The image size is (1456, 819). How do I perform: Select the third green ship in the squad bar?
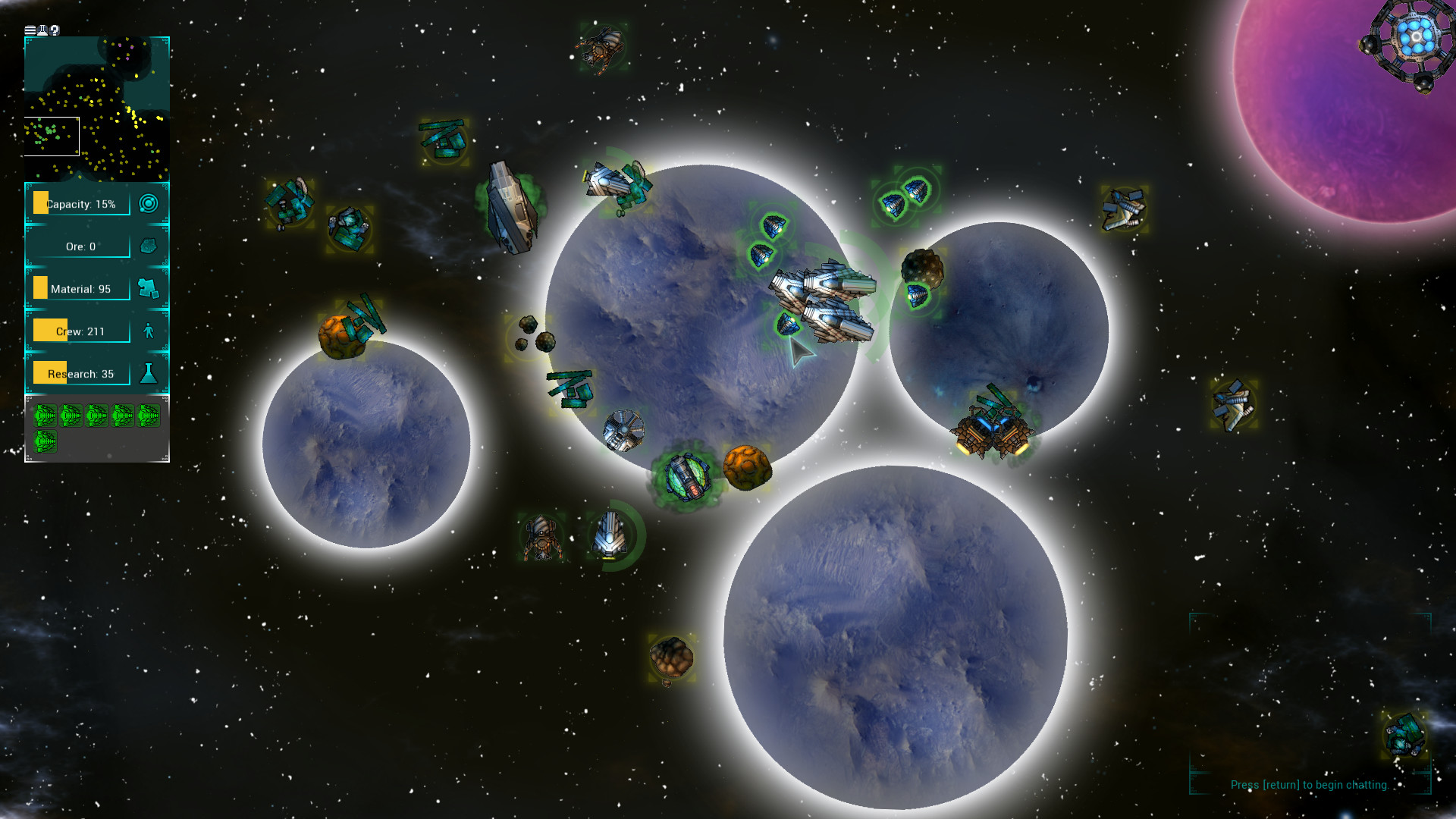(x=97, y=416)
